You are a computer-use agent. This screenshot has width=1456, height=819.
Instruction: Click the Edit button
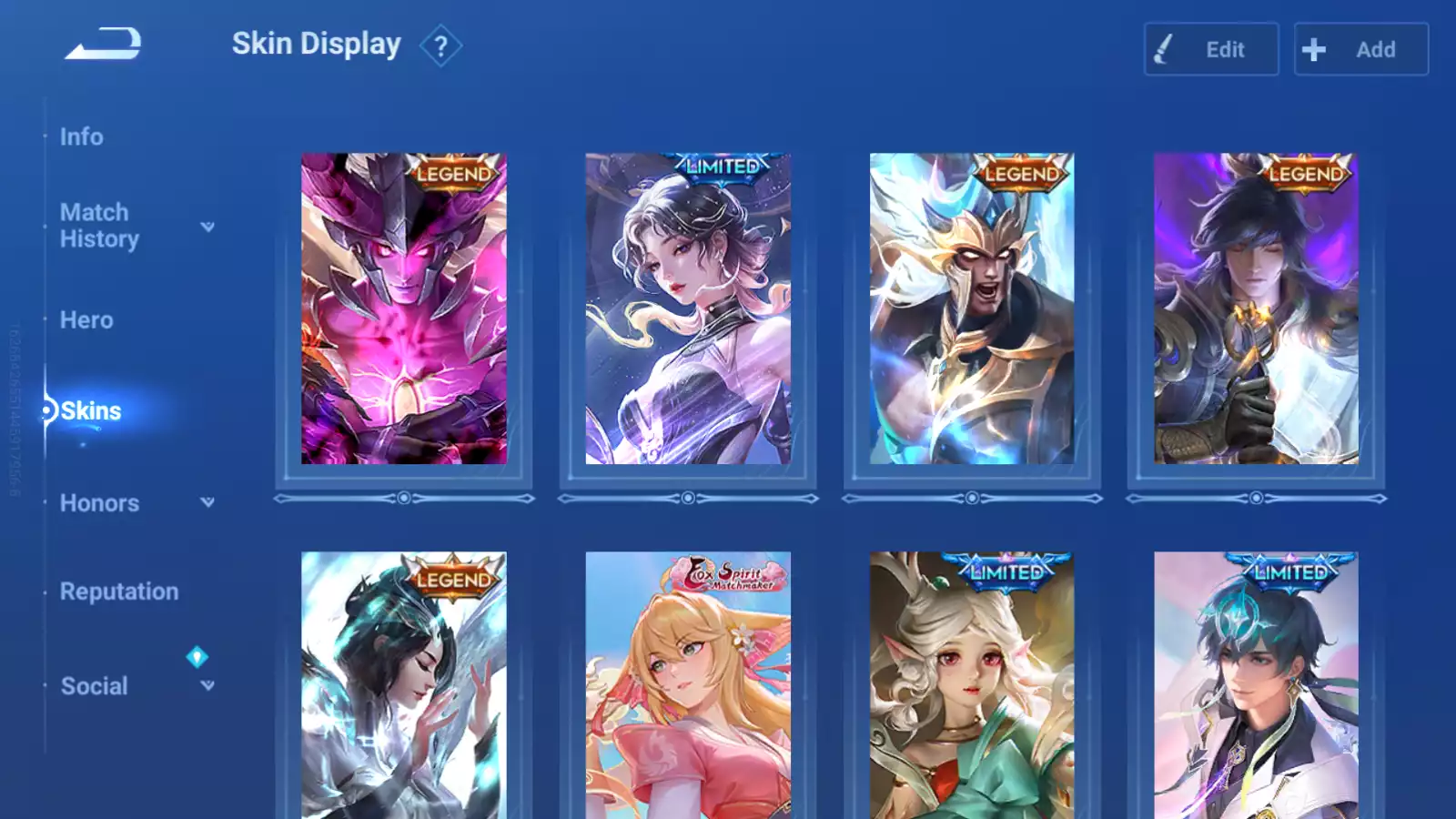(x=1210, y=50)
